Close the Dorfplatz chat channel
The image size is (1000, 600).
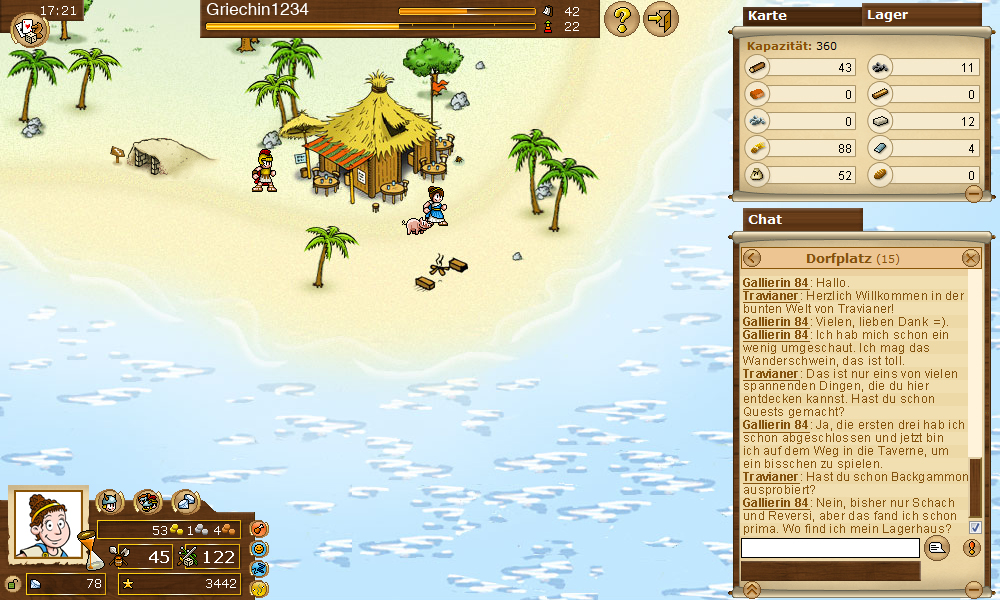pyautogui.click(x=970, y=258)
